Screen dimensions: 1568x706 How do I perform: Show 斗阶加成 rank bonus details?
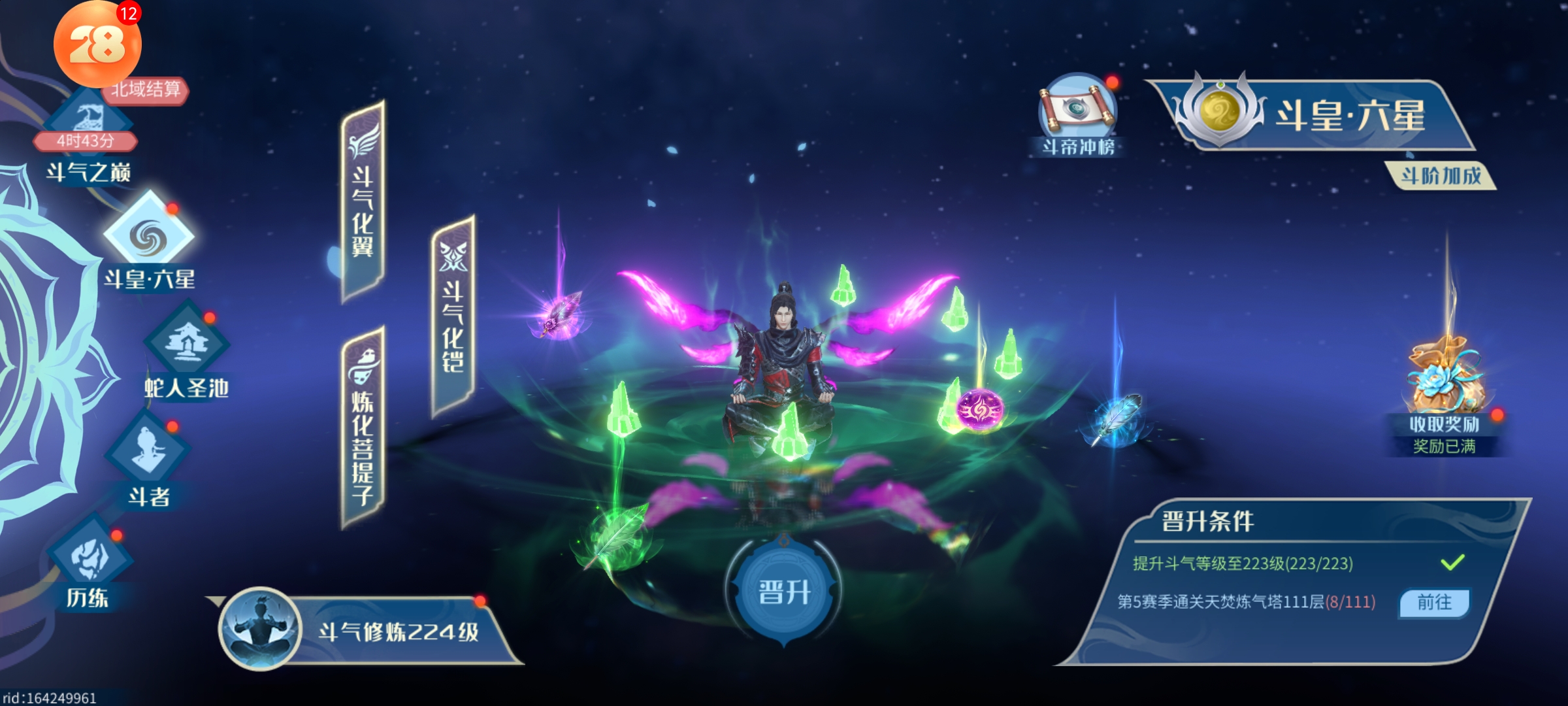[1441, 176]
